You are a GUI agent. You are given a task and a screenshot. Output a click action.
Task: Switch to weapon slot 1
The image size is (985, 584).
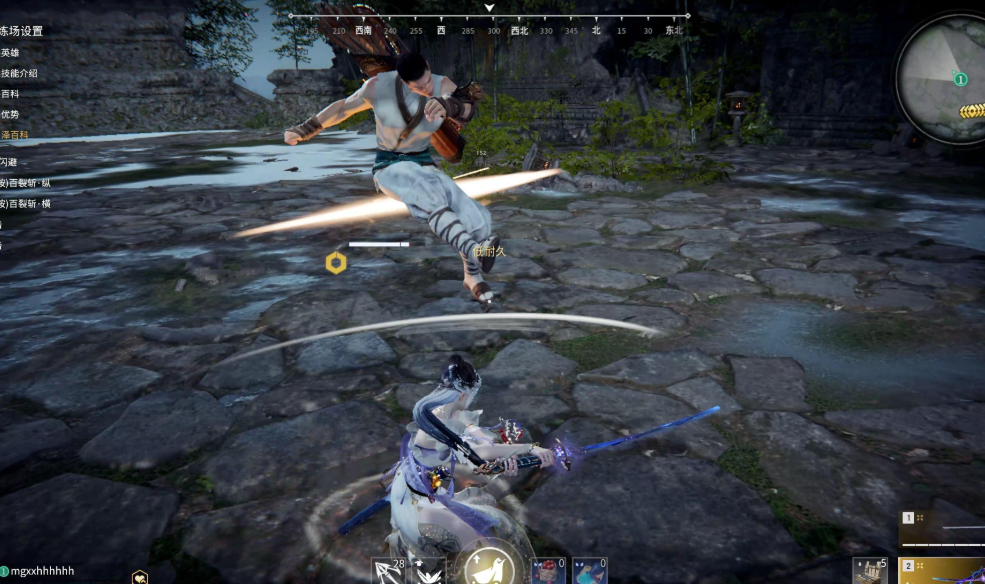coord(941,525)
